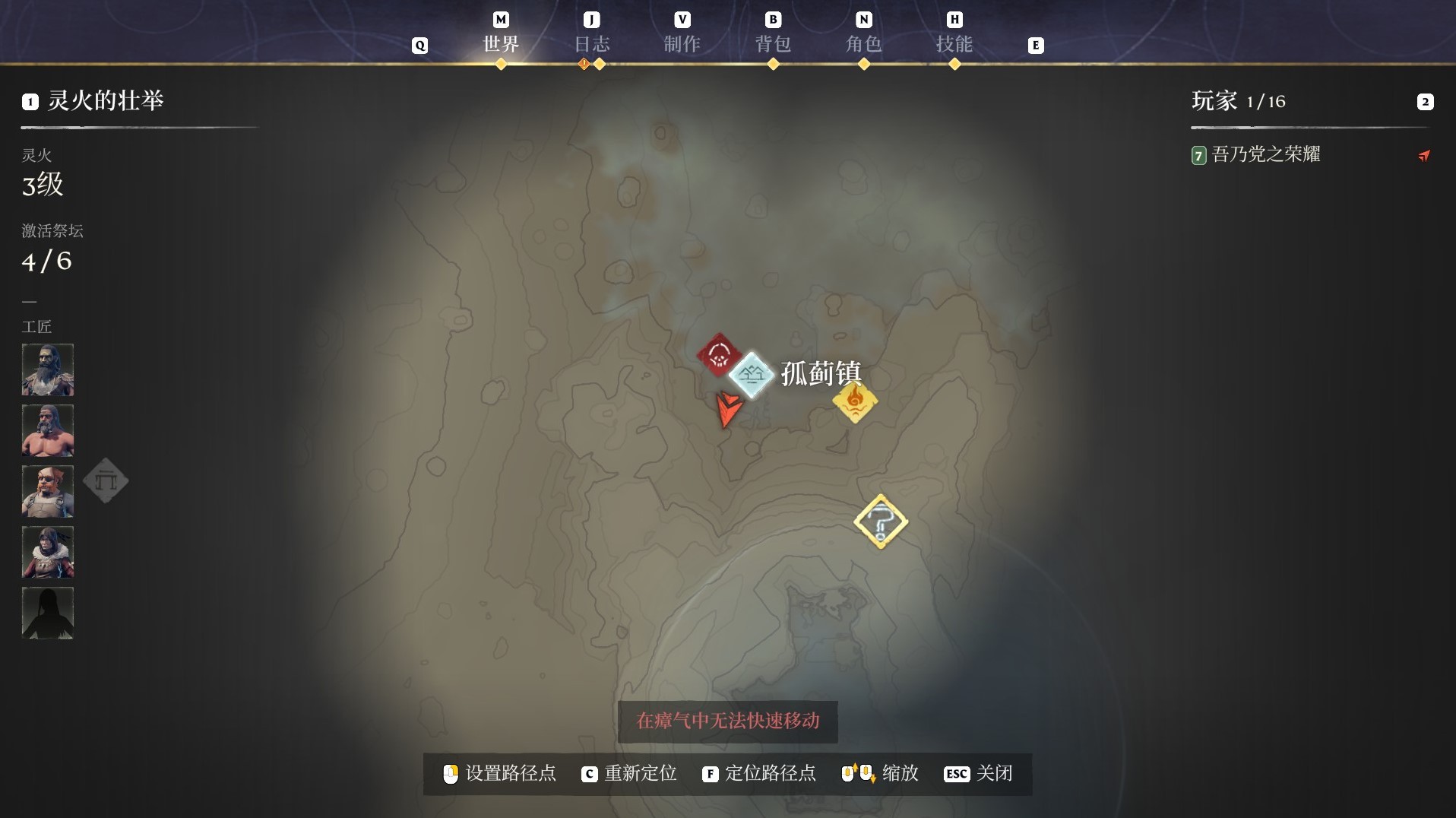Pick the goggled red-bearded craftsman portrait
This screenshot has height=818, width=1456.
click(x=48, y=491)
